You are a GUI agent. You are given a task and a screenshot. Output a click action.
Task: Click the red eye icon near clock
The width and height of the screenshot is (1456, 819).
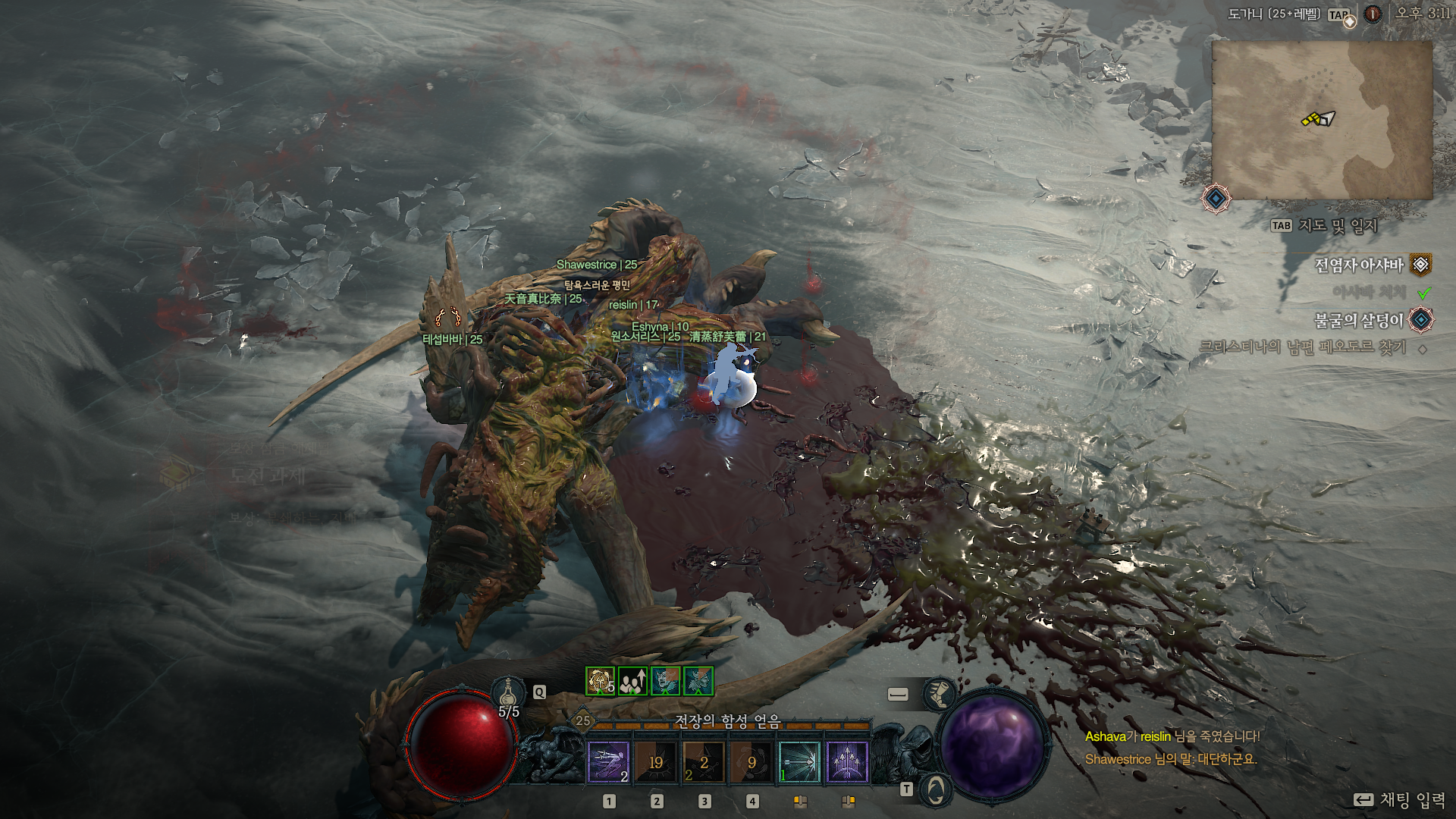click(1373, 14)
